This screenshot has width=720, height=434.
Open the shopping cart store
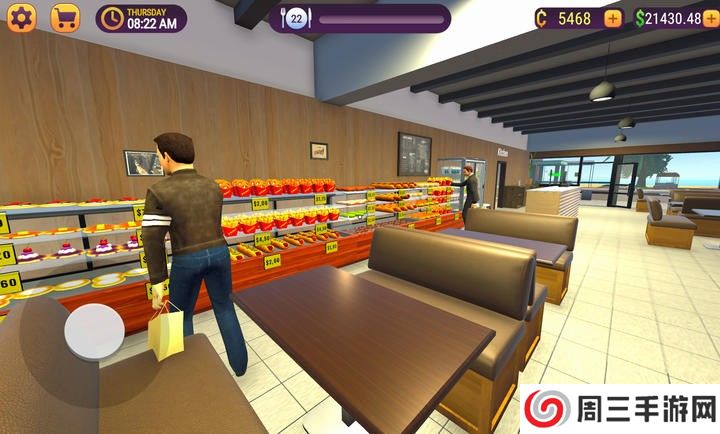(x=65, y=18)
